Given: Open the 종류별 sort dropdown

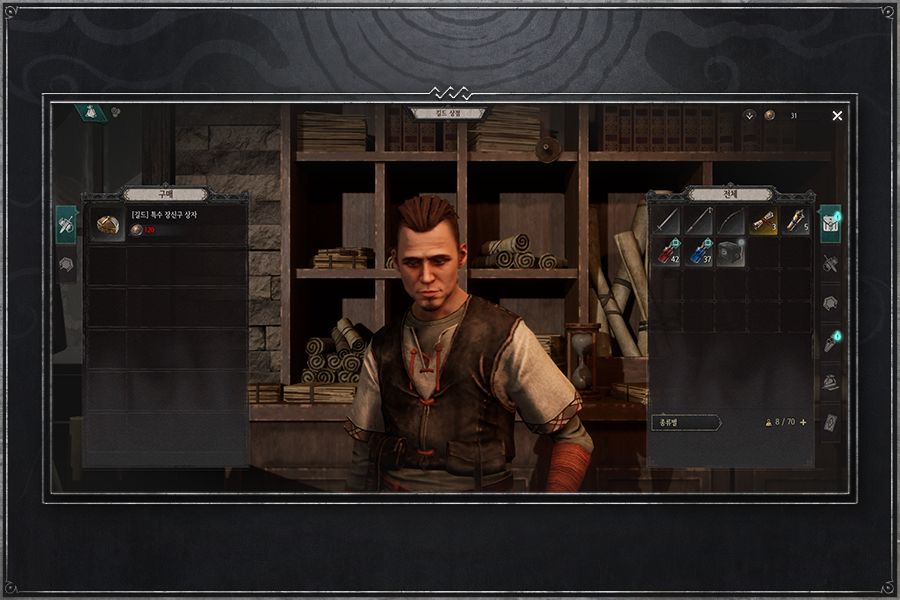Looking at the screenshot, I should [686, 423].
